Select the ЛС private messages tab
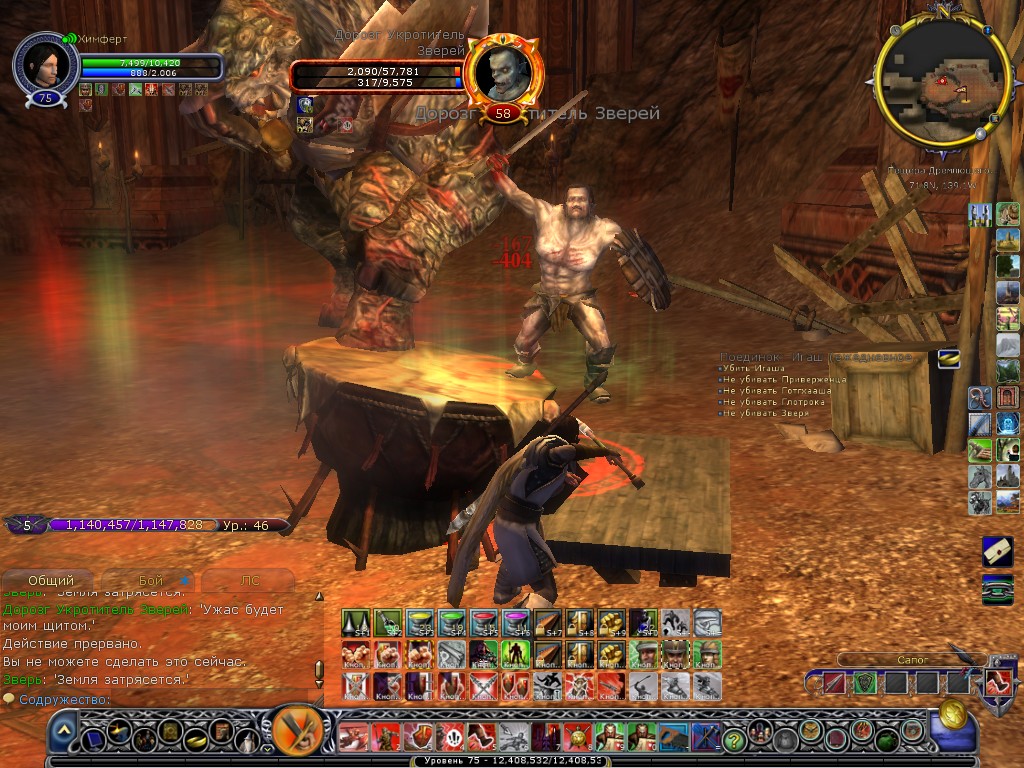 250,580
